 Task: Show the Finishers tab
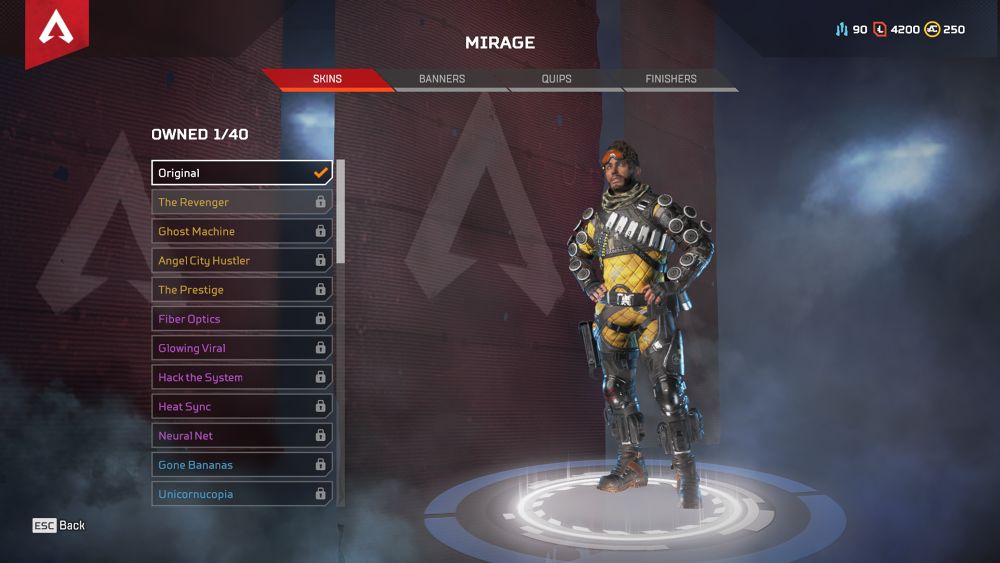(x=671, y=79)
